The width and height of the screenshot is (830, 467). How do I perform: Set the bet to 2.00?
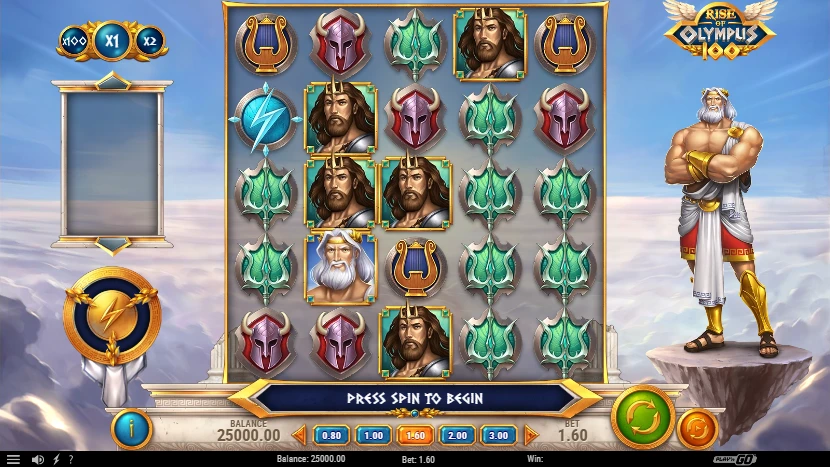pyautogui.click(x=455, y=435)
